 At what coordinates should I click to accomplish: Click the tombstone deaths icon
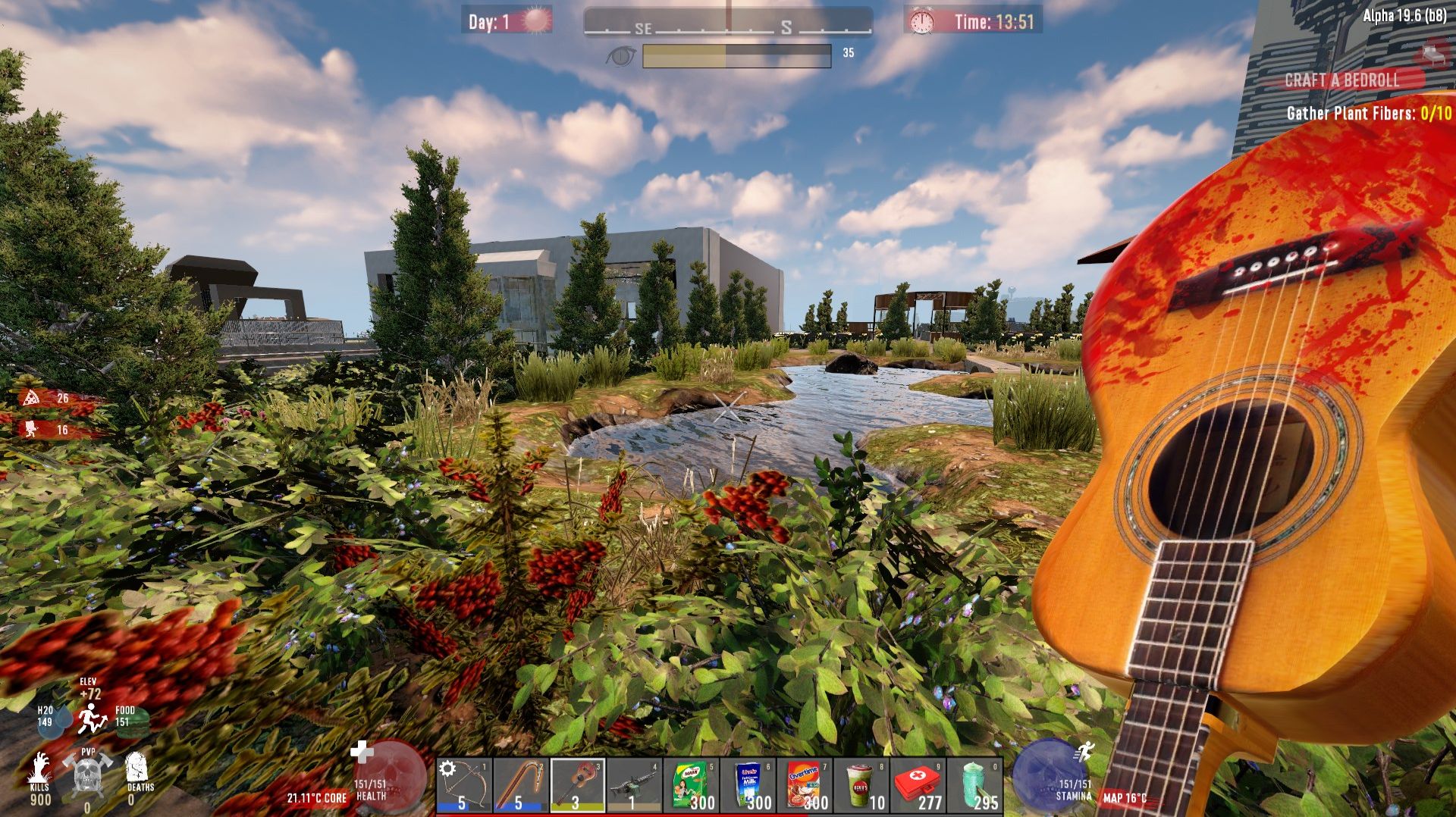tap(136, 767)
